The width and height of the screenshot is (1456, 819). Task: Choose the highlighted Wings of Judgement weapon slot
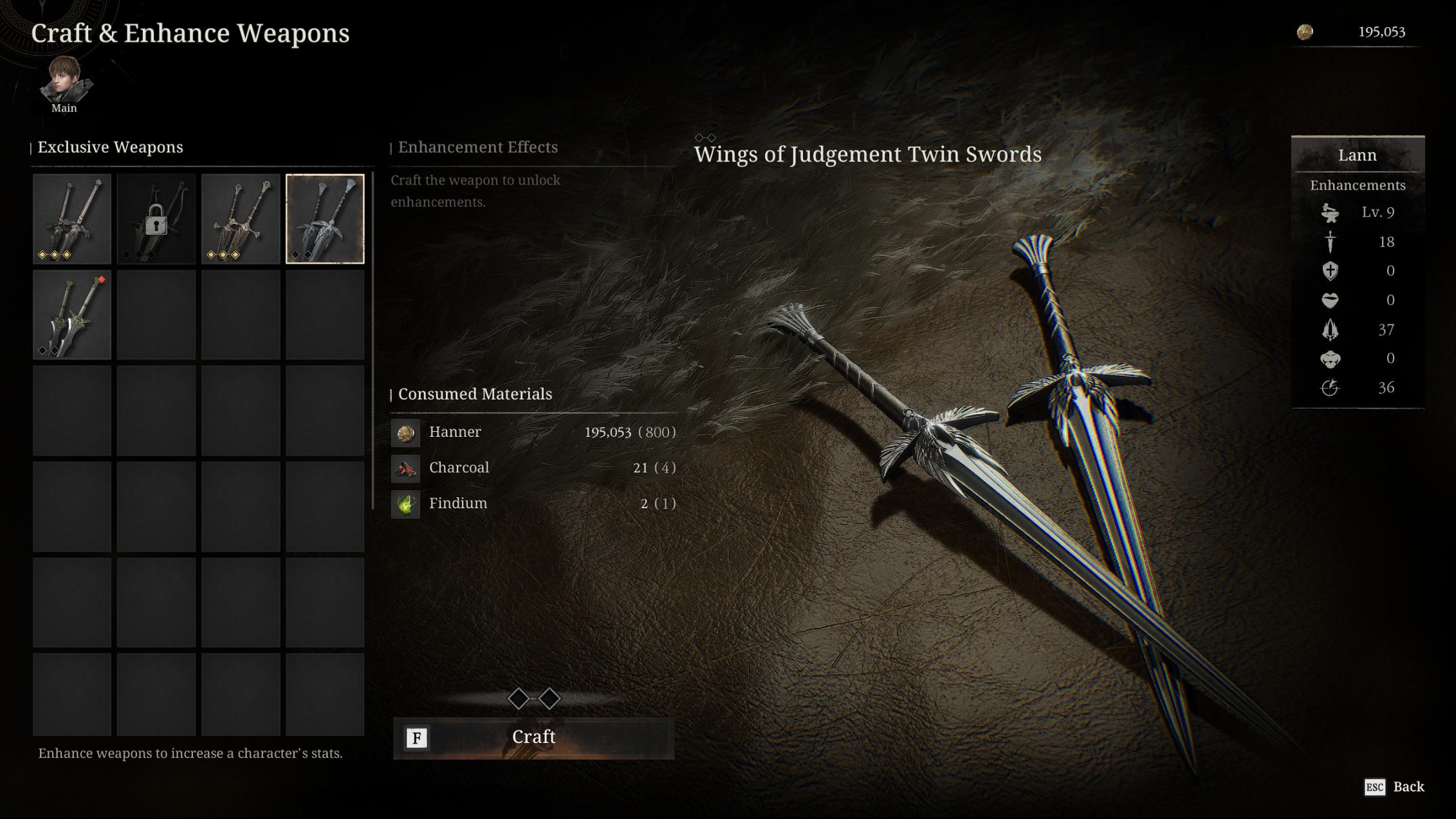click(325, 219)
